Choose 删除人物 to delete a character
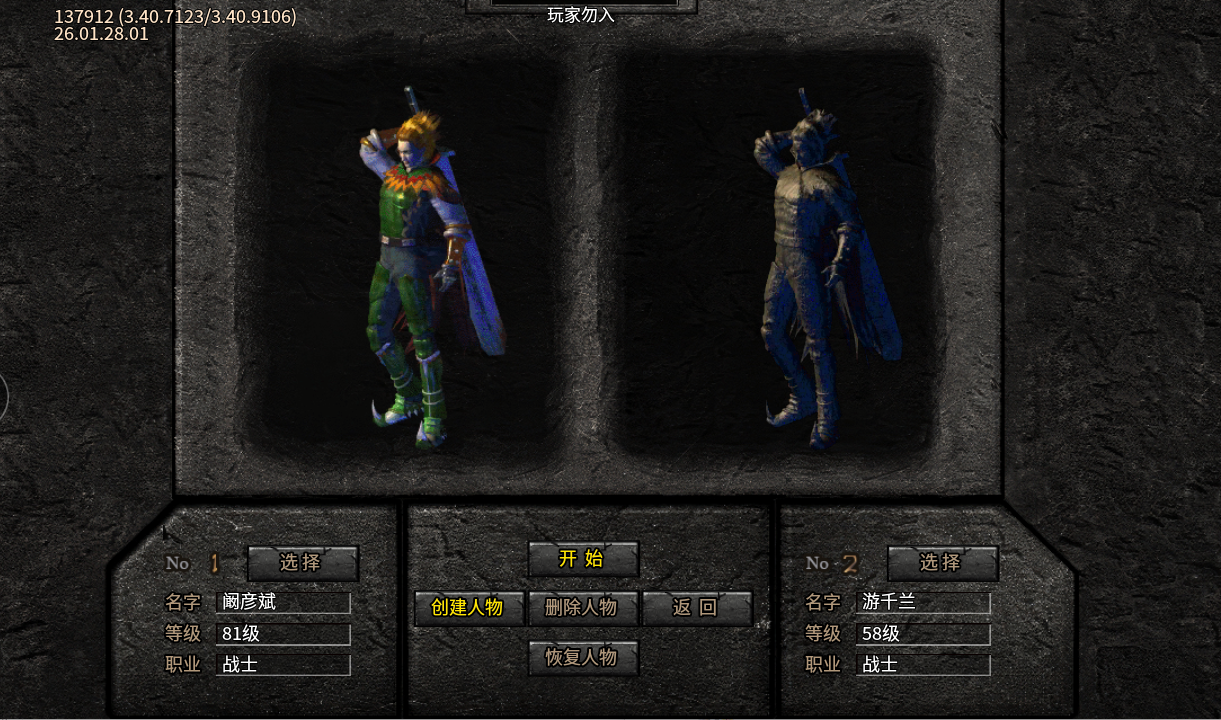 point(582,607)
